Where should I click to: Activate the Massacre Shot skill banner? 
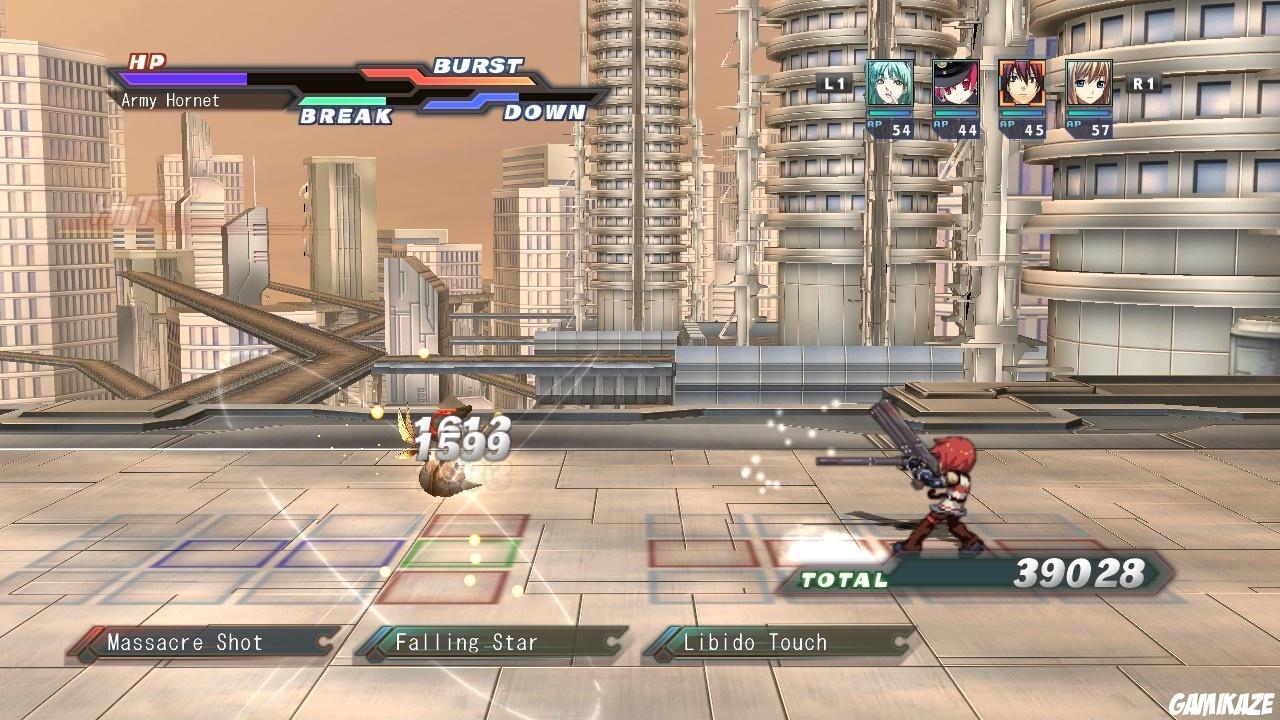[190, 643]
